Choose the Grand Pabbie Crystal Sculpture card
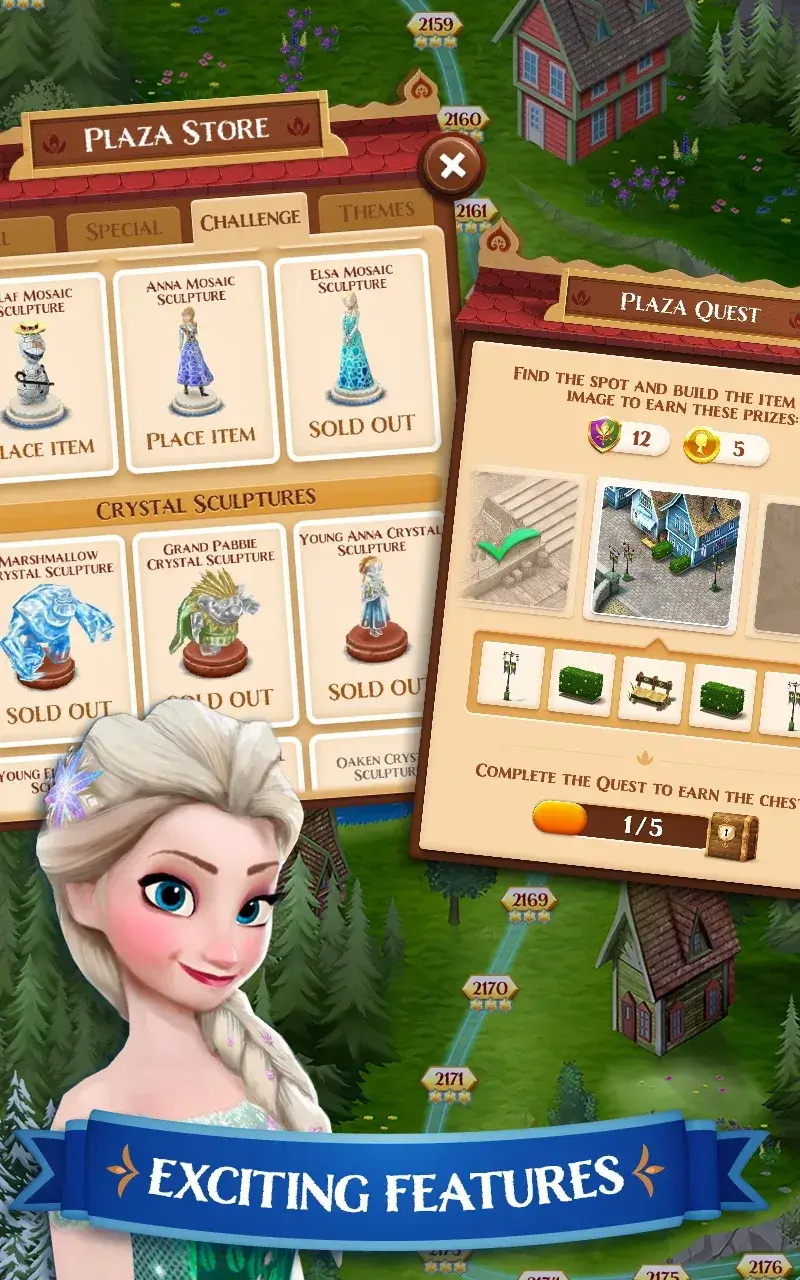The width and height of the screenshot is (800, 1280). click(210, 620)
